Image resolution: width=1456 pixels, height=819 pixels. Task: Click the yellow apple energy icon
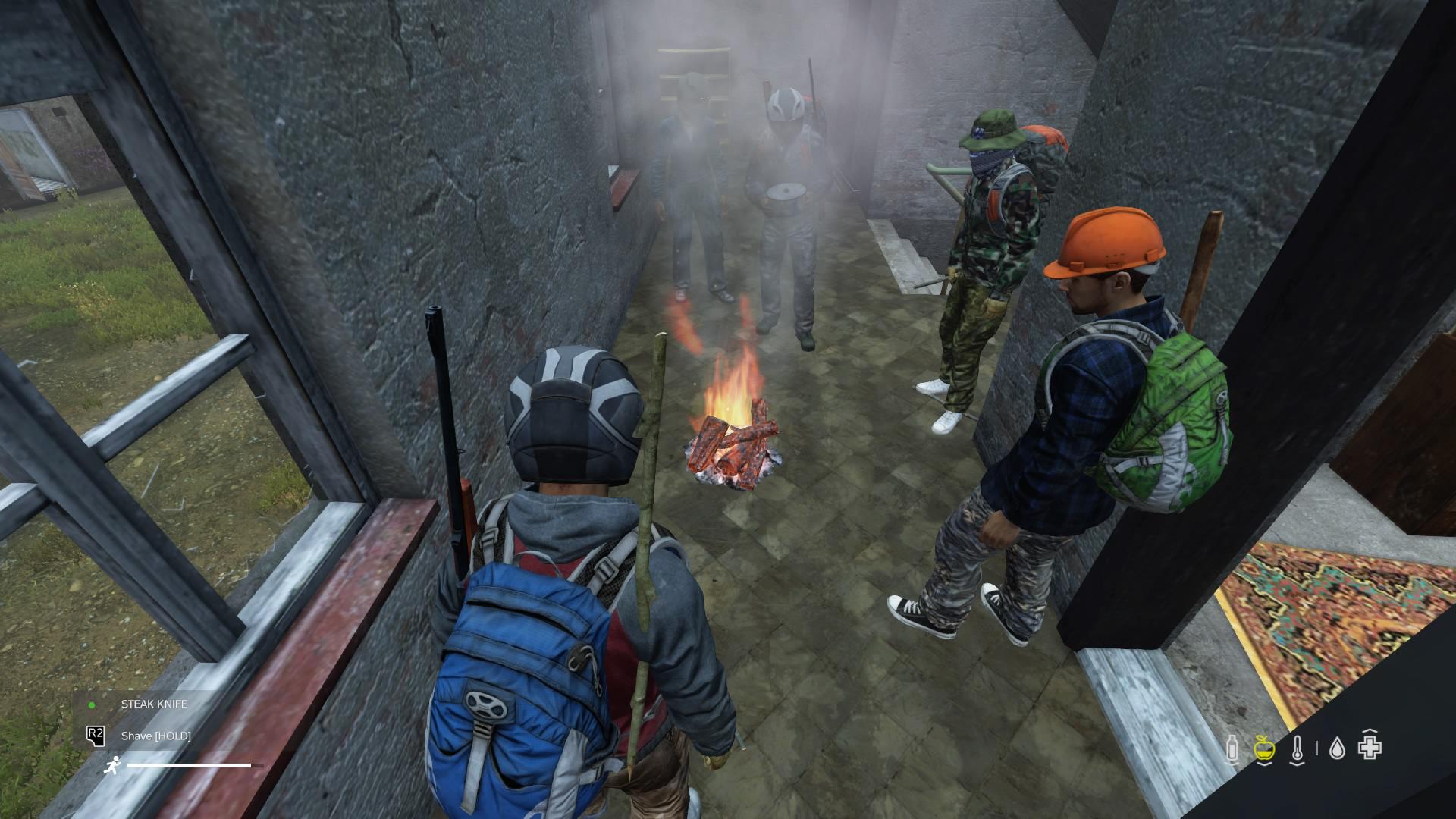click(1263, 746)
